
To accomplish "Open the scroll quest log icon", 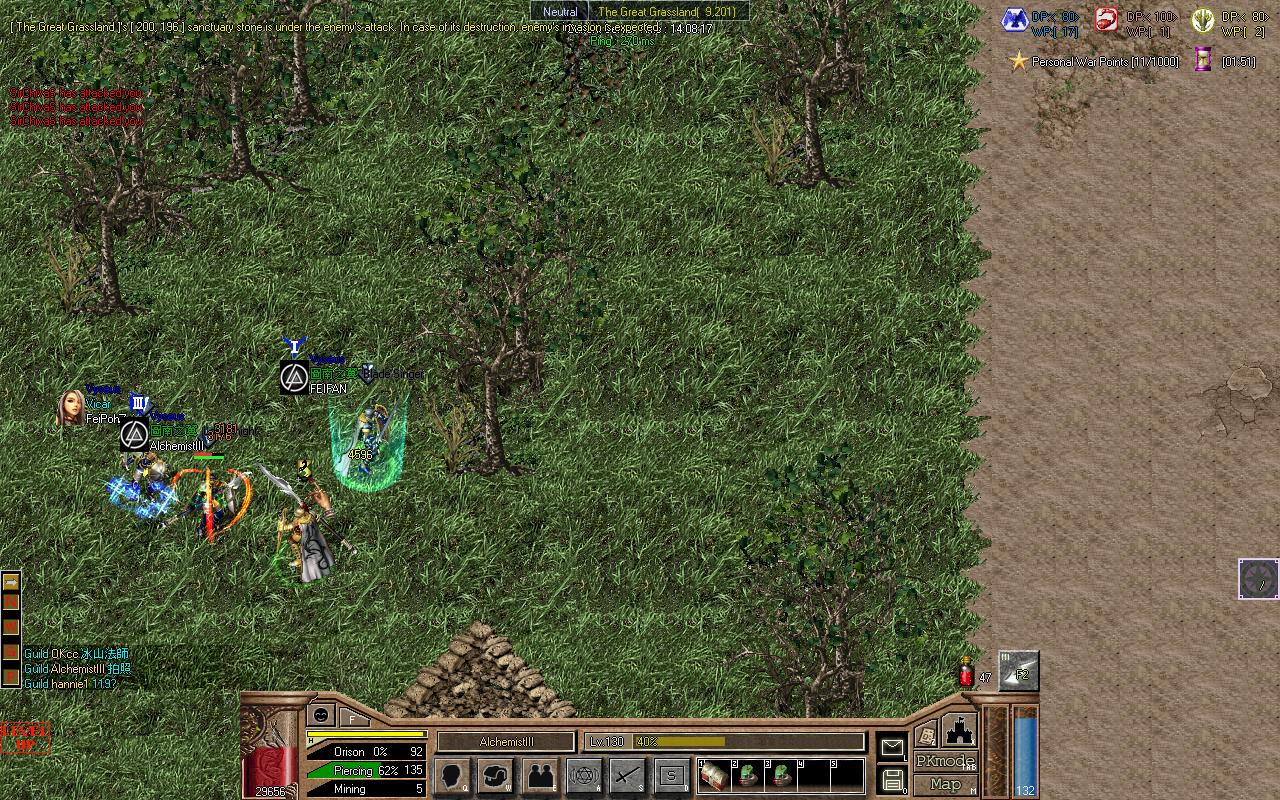I will pos(926,734).
